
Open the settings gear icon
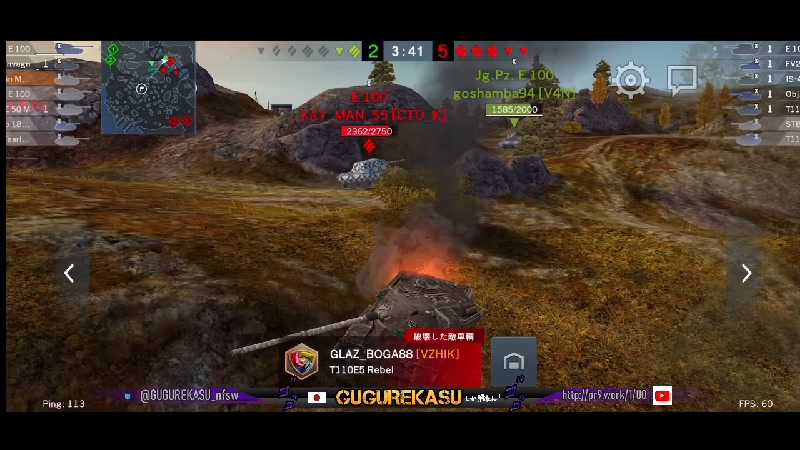(x=631, y=79)
